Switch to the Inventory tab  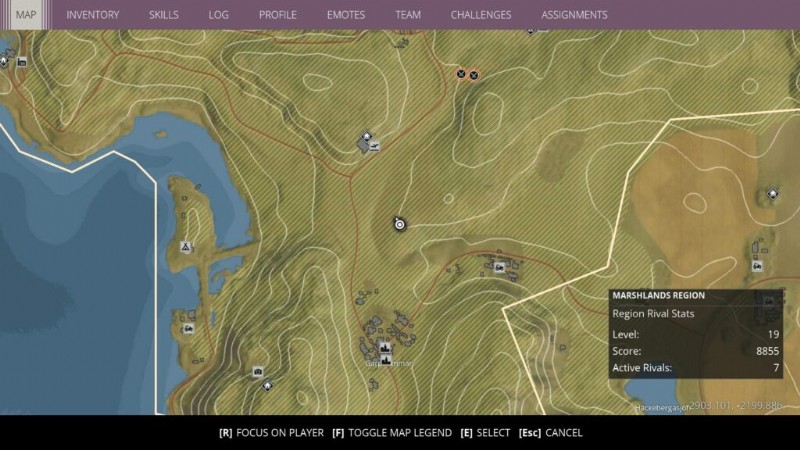(92, 15)
